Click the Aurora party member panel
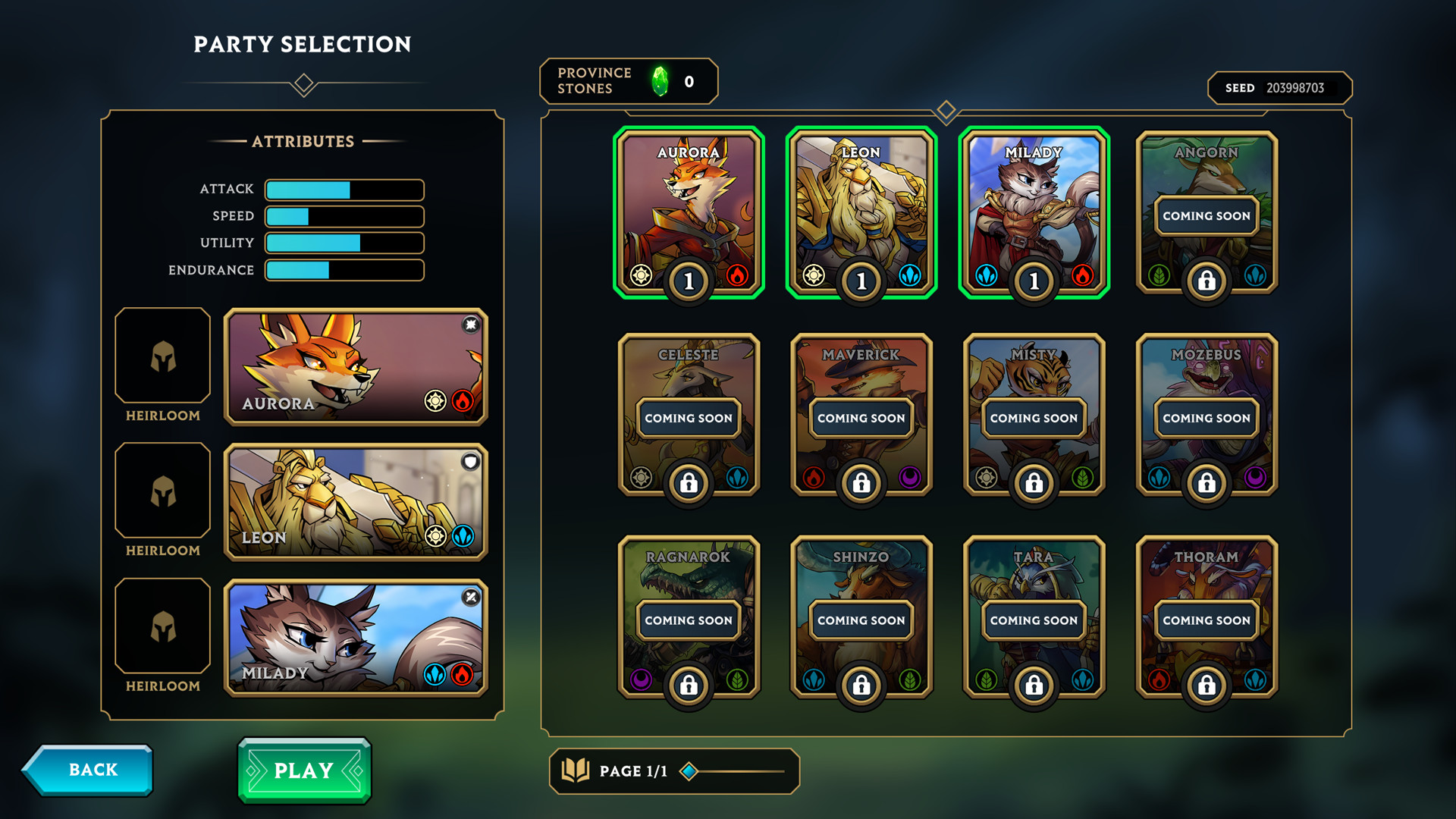This screenshot has height=819, width=1456. coord(356,367)
